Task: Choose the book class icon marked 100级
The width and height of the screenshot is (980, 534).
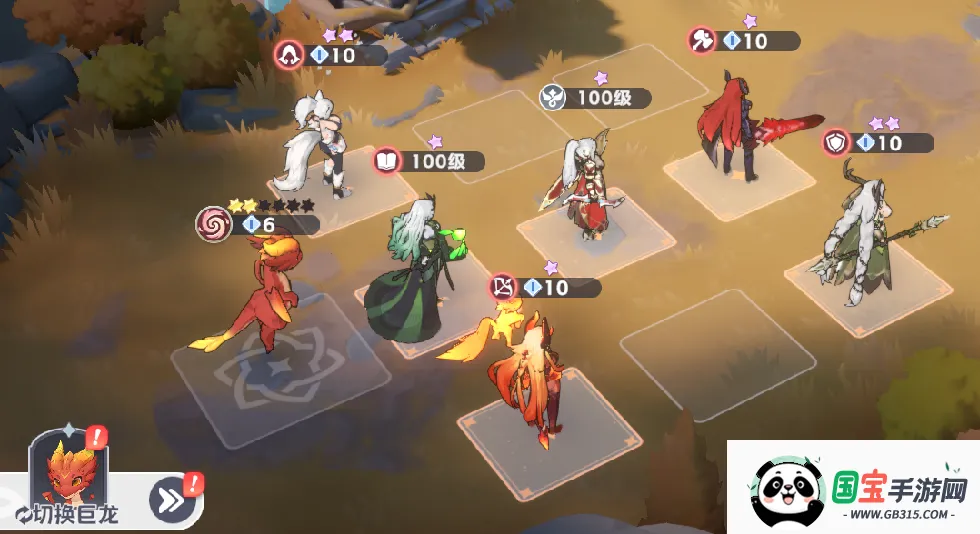Action: (x=387, y=160)
